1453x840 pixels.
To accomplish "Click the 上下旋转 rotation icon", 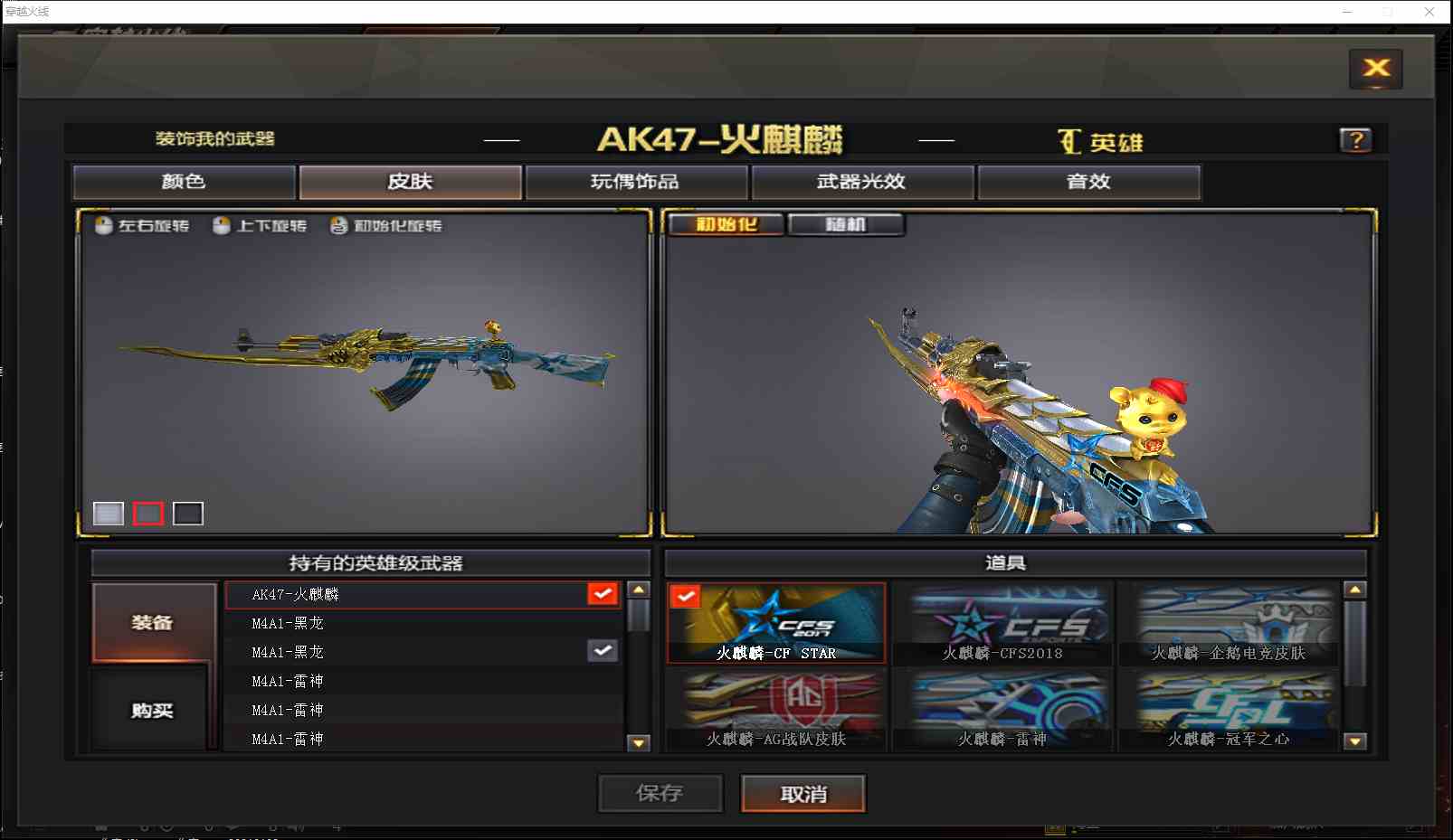I will point(222,225).
